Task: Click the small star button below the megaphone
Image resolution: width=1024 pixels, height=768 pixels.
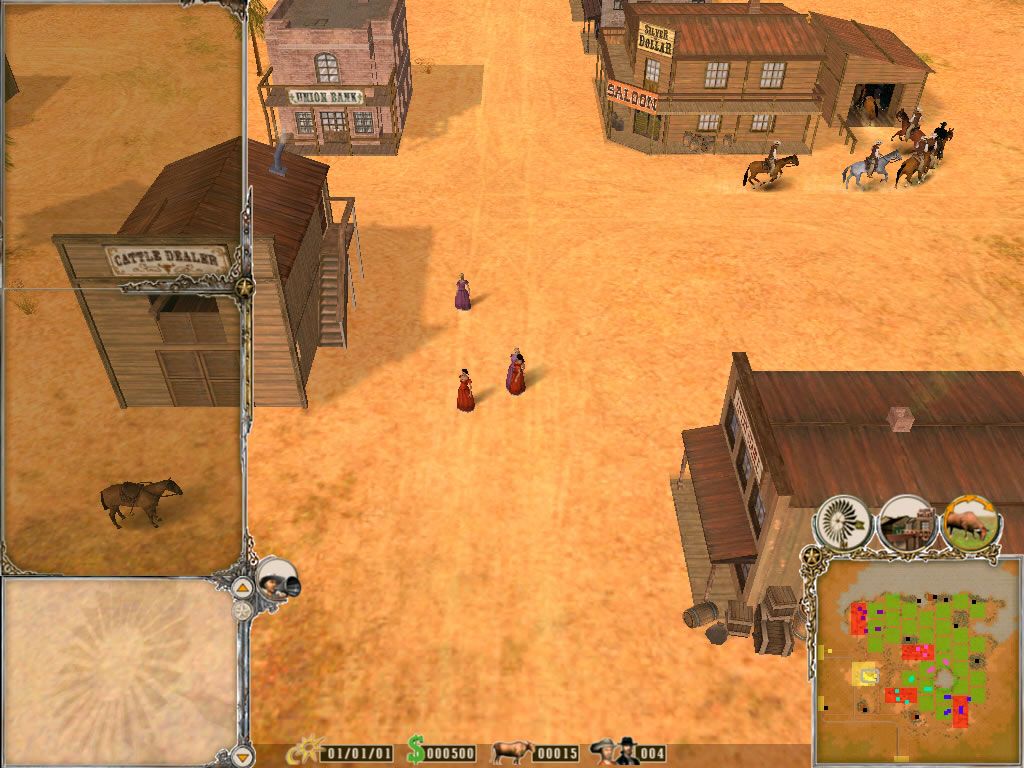Action: (242, 608)
